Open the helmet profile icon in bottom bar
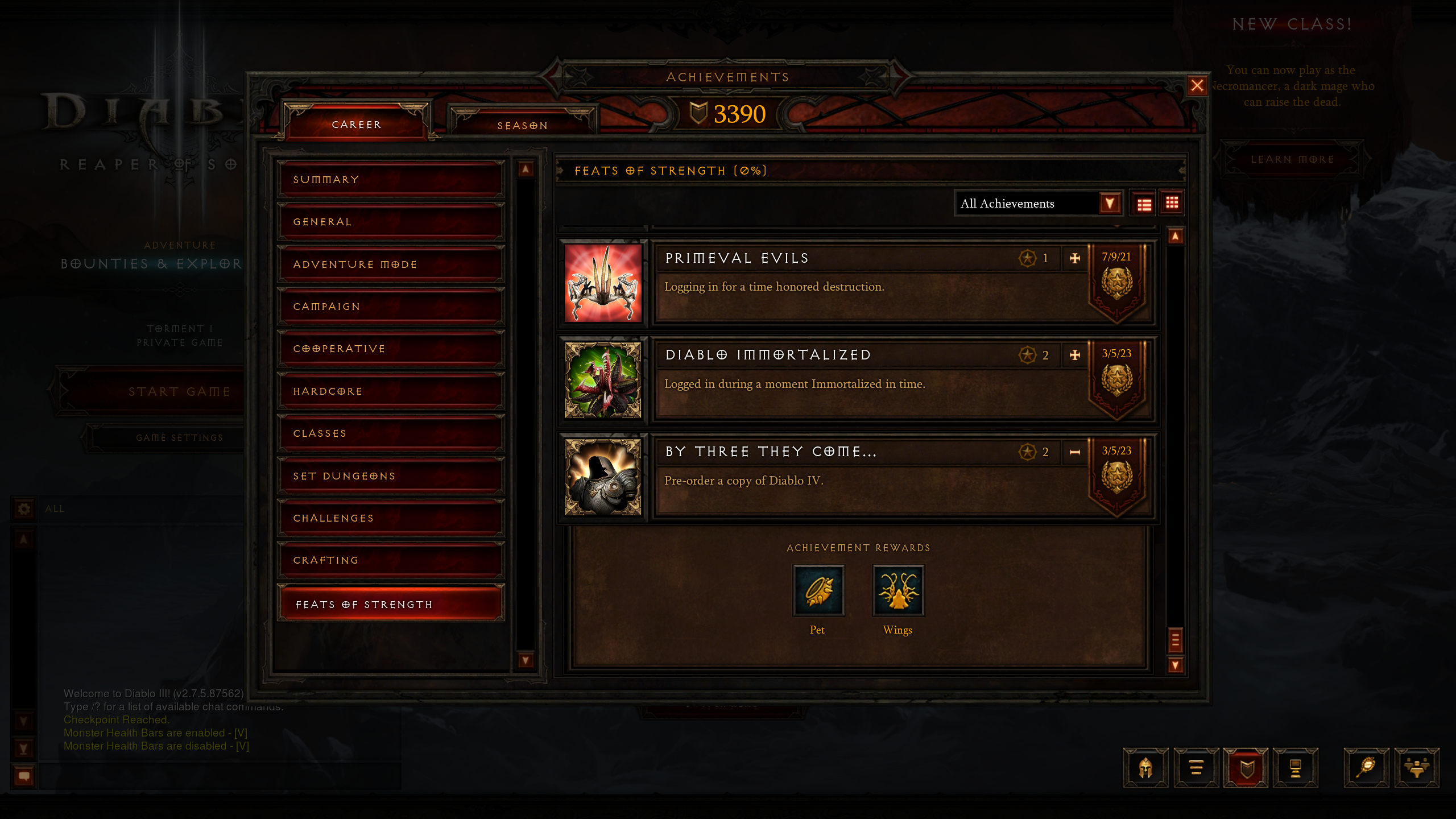Screen dimensions: 1456x819 [x=1145, y=768]
